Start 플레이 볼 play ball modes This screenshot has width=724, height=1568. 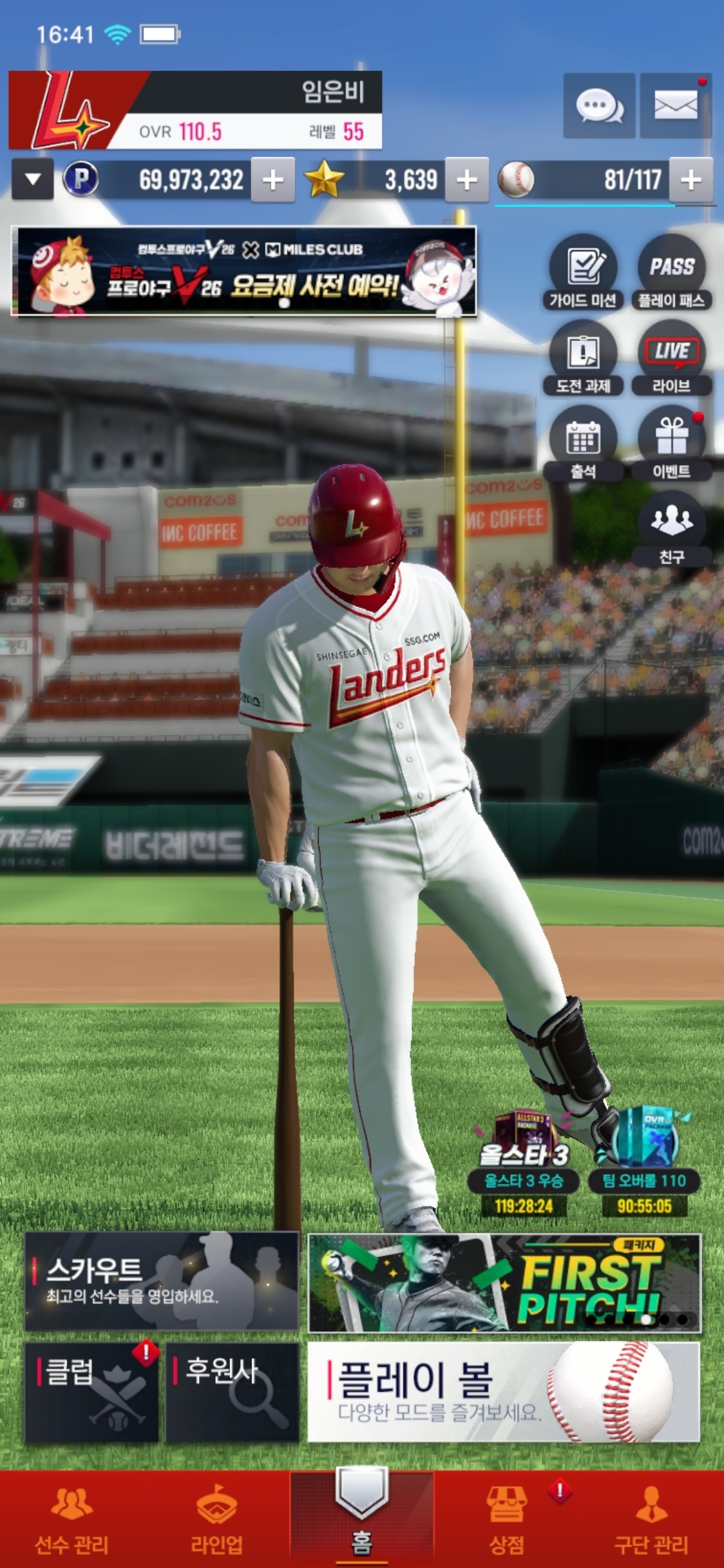503,1392
